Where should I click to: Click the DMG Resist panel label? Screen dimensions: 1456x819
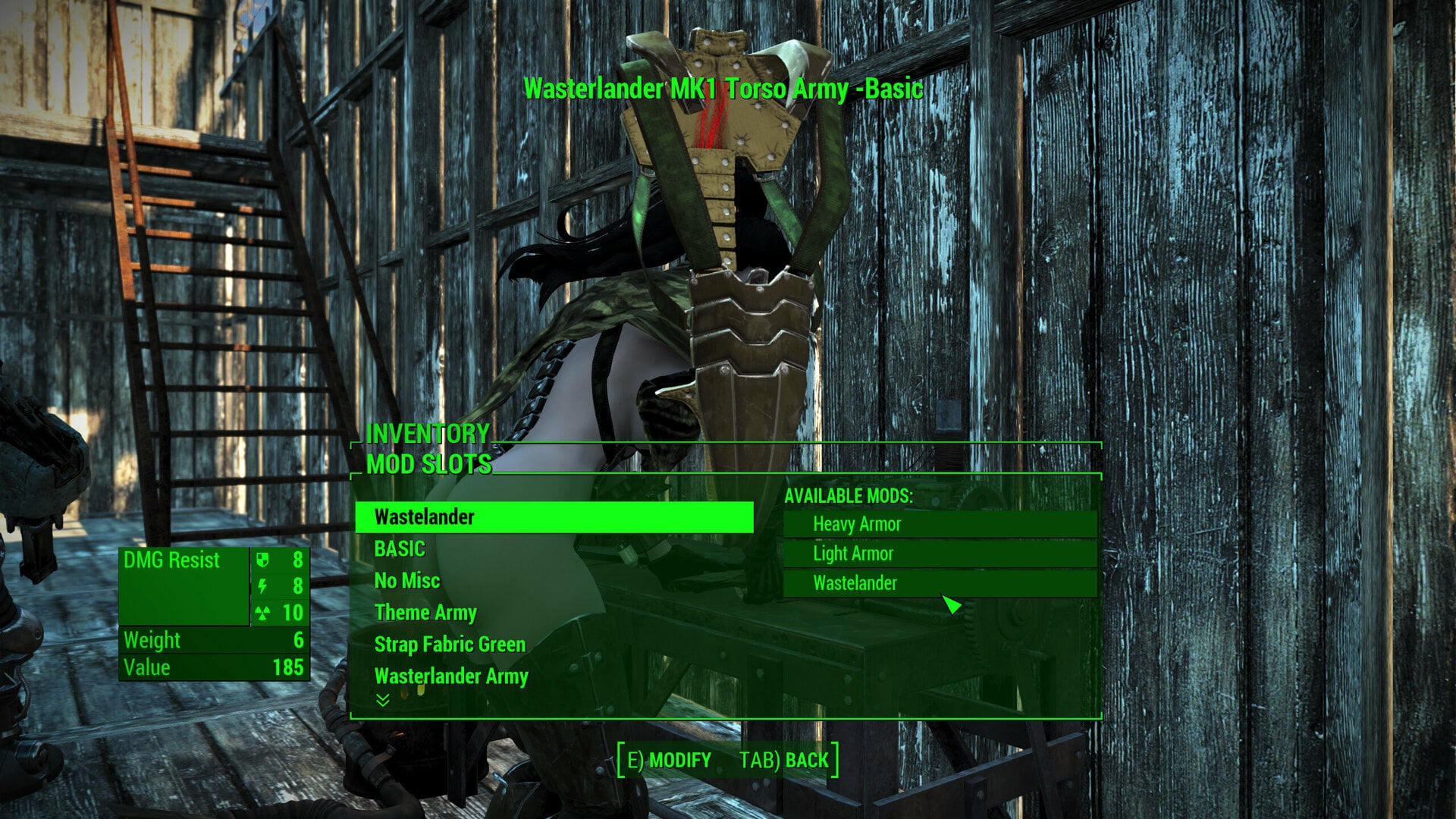click(x=171, y=560)
